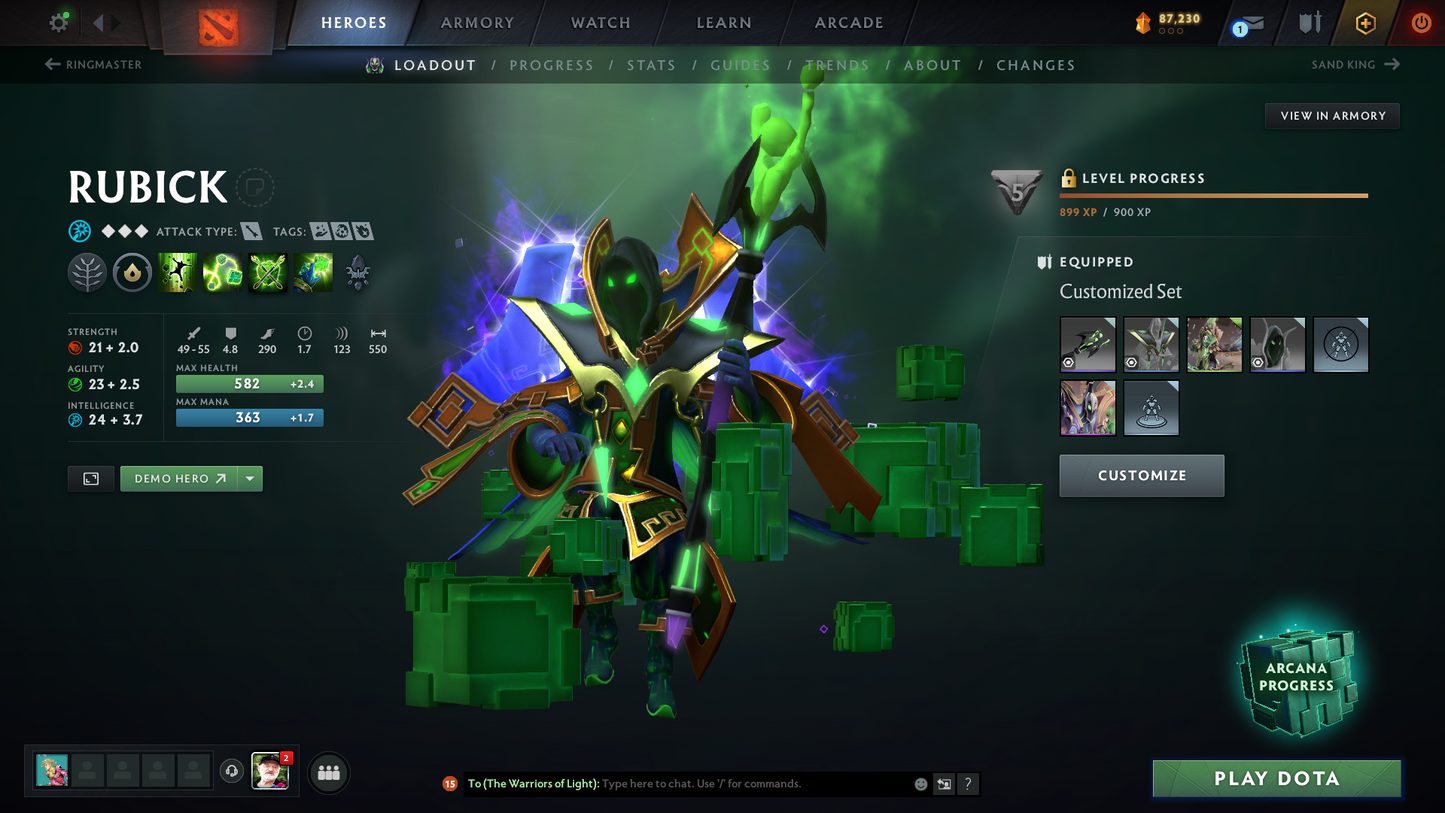Select the Spell Steal ability icon
This screenshot has height=813, width=1445.
click(x=312, y=271)
